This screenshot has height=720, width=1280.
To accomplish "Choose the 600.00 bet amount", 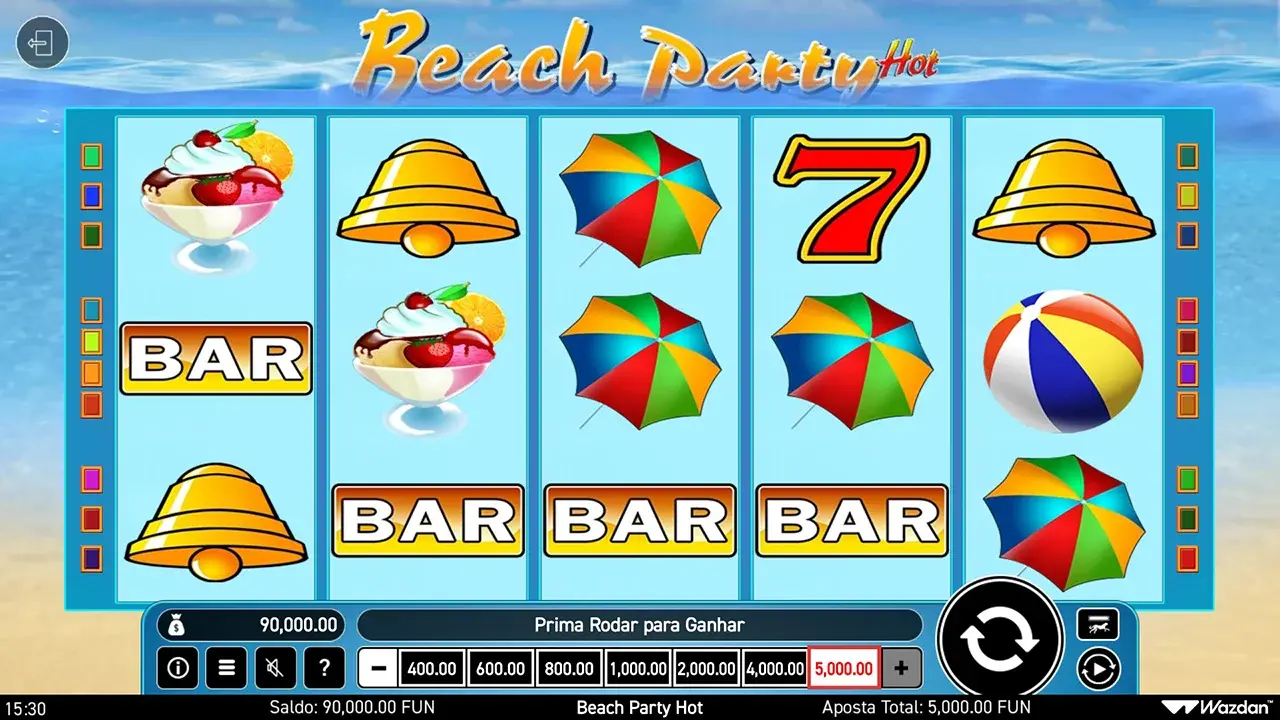I will click(x=500, y=668).
